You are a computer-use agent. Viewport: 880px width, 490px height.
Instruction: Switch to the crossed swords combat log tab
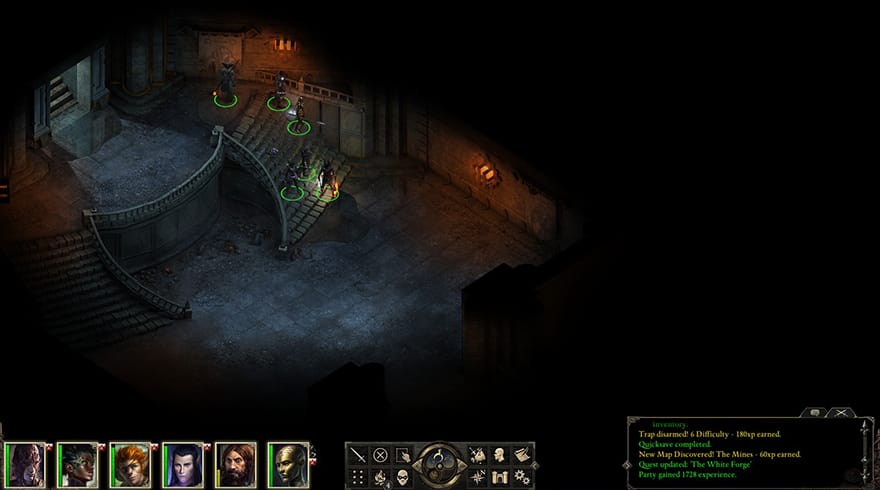[x=841, y=412]
